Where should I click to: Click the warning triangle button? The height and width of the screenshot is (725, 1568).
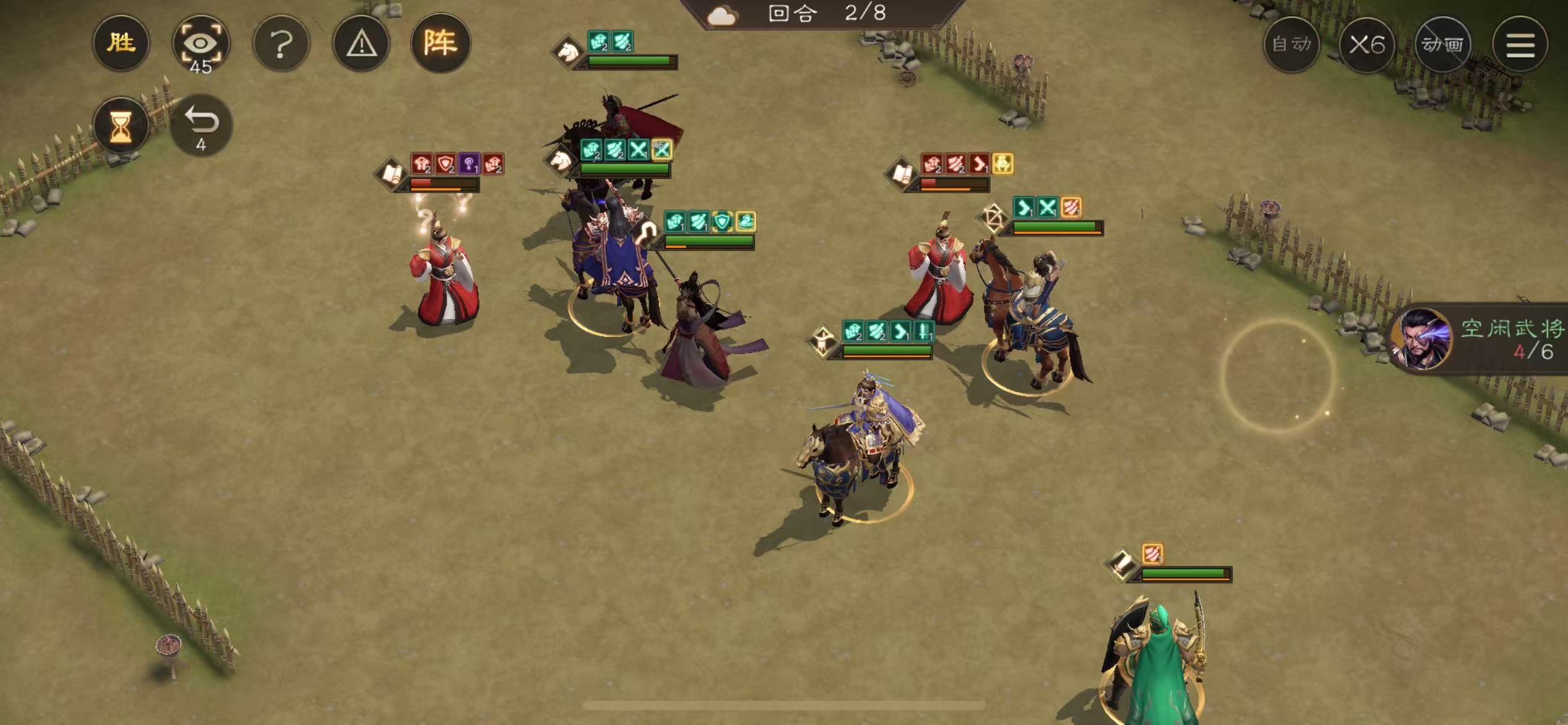pyautogui.click(x=361, y=44)
